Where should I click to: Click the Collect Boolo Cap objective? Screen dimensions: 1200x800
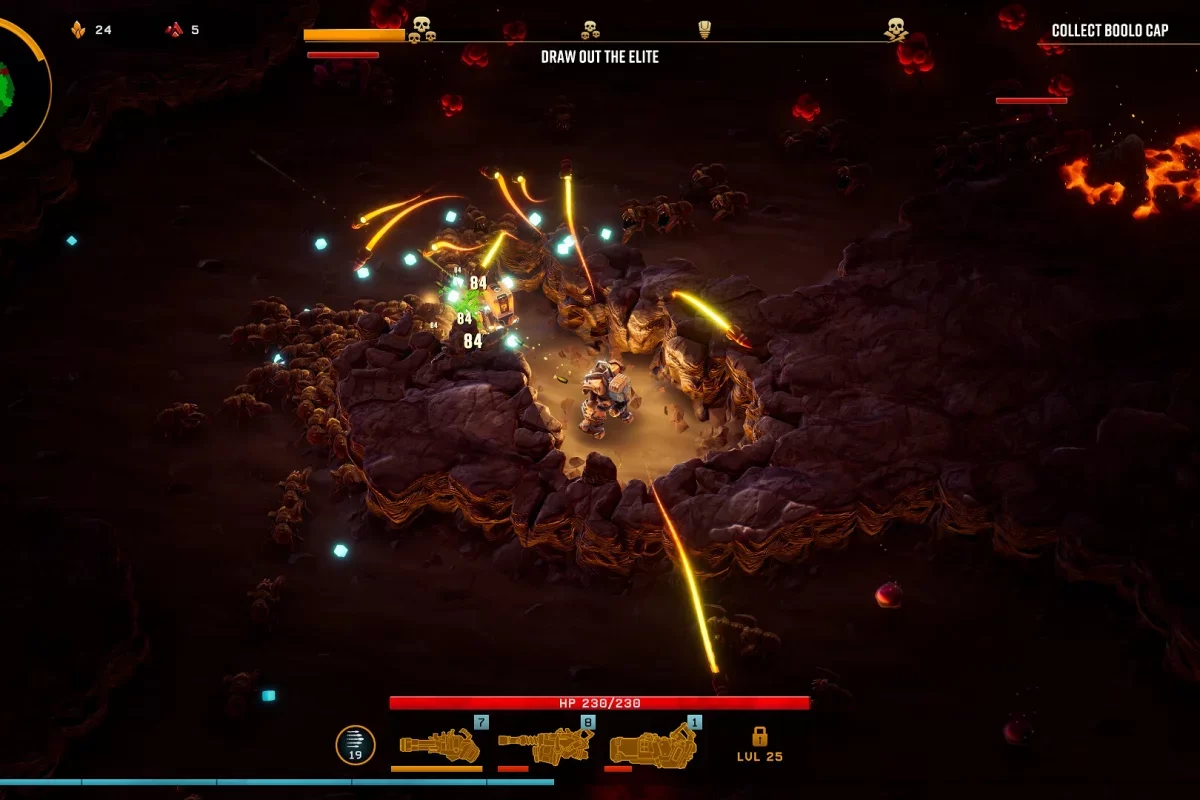coord(1109,31)
